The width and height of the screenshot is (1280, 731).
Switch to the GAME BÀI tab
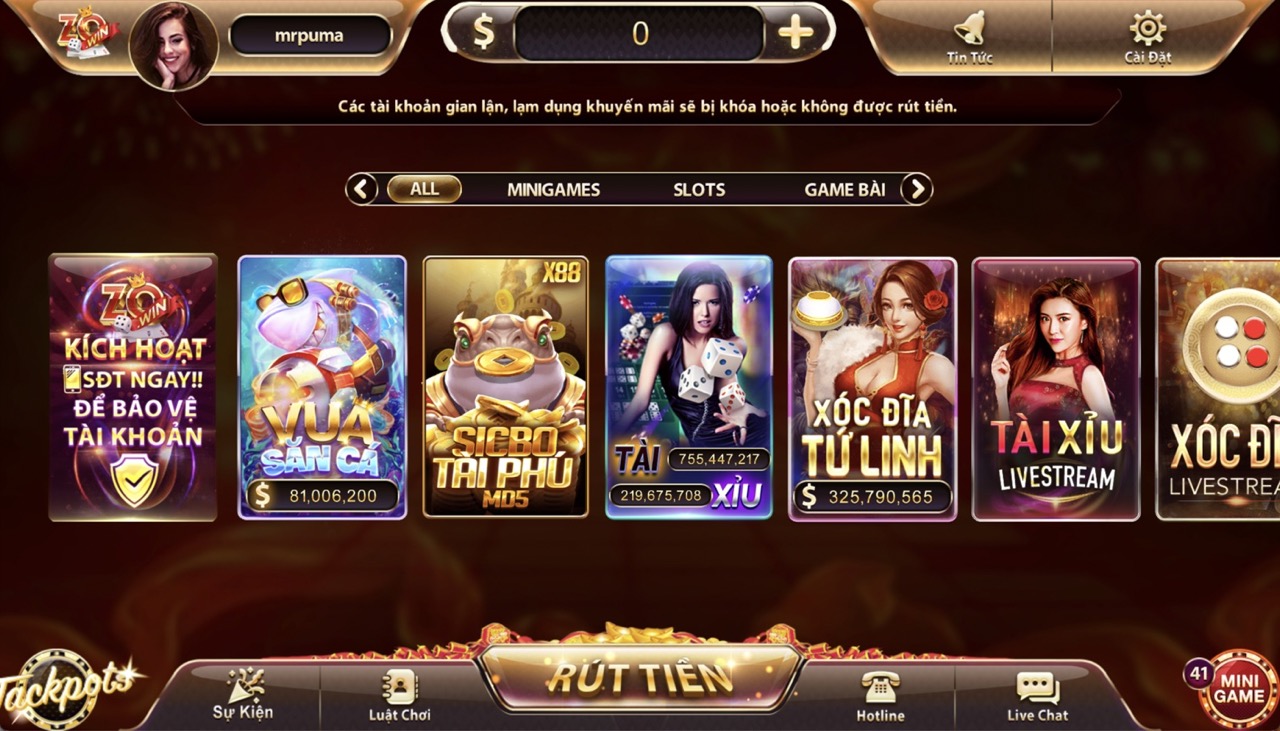(x=845, y=189)
